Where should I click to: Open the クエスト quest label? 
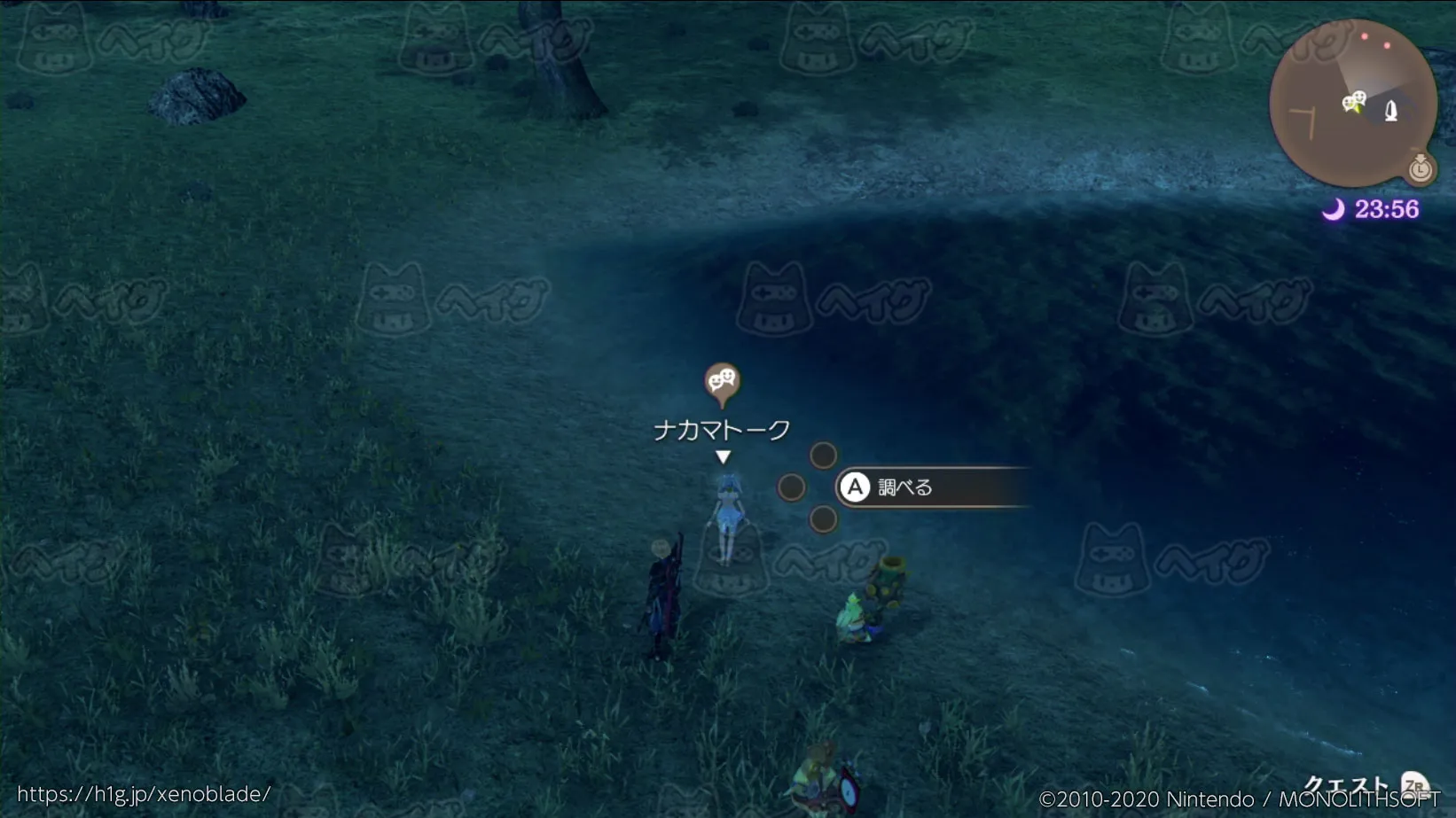[x=1345, y=784]
